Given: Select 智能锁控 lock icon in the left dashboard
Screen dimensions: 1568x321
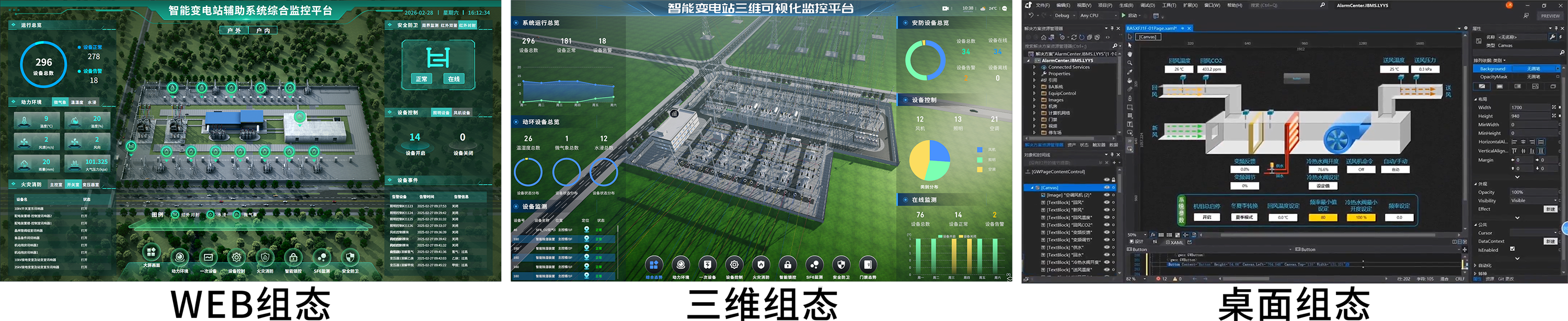Looking at the screenshot, I should tap(293, 257).
